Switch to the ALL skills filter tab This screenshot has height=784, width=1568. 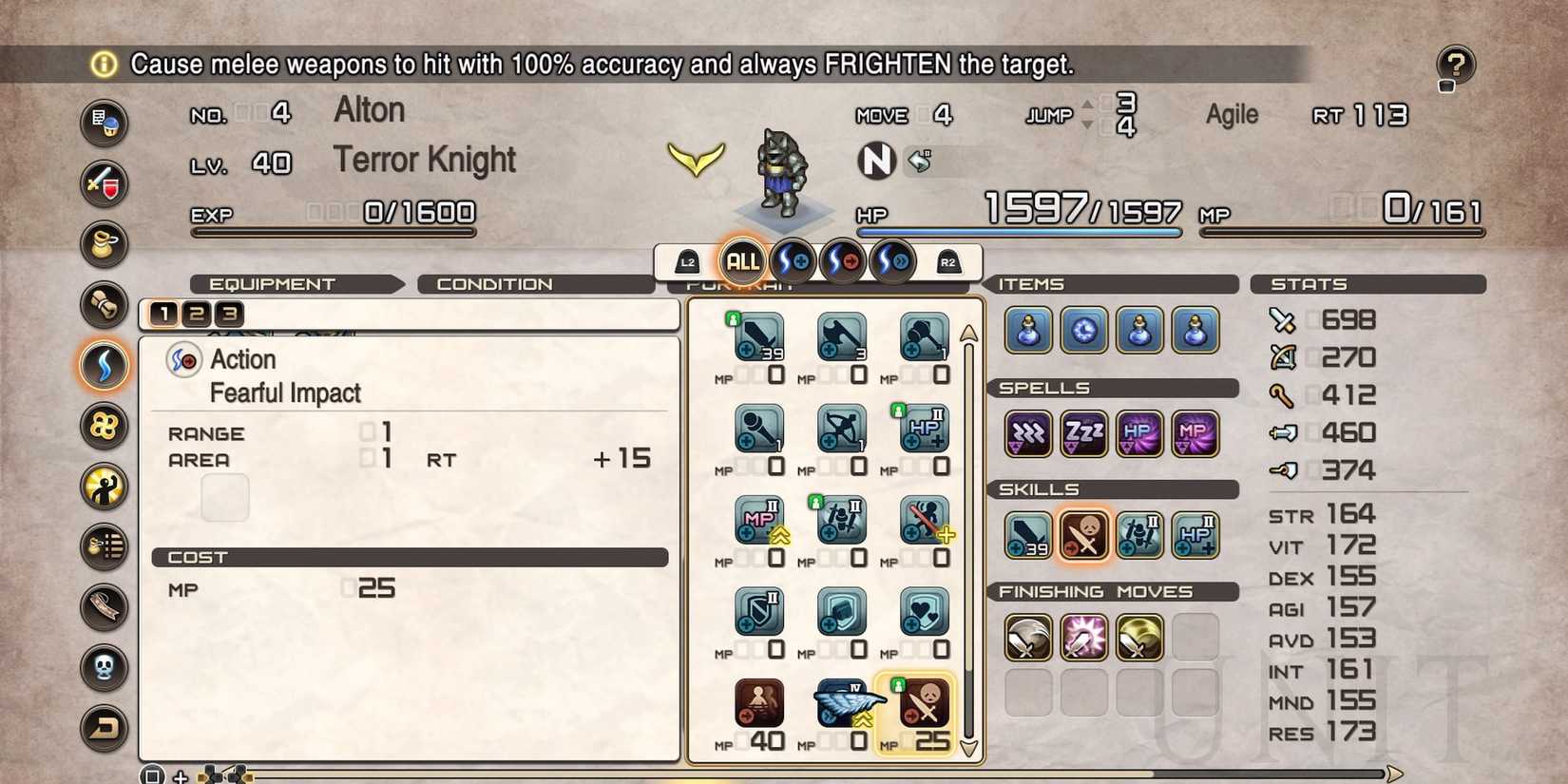click(742, 259)
